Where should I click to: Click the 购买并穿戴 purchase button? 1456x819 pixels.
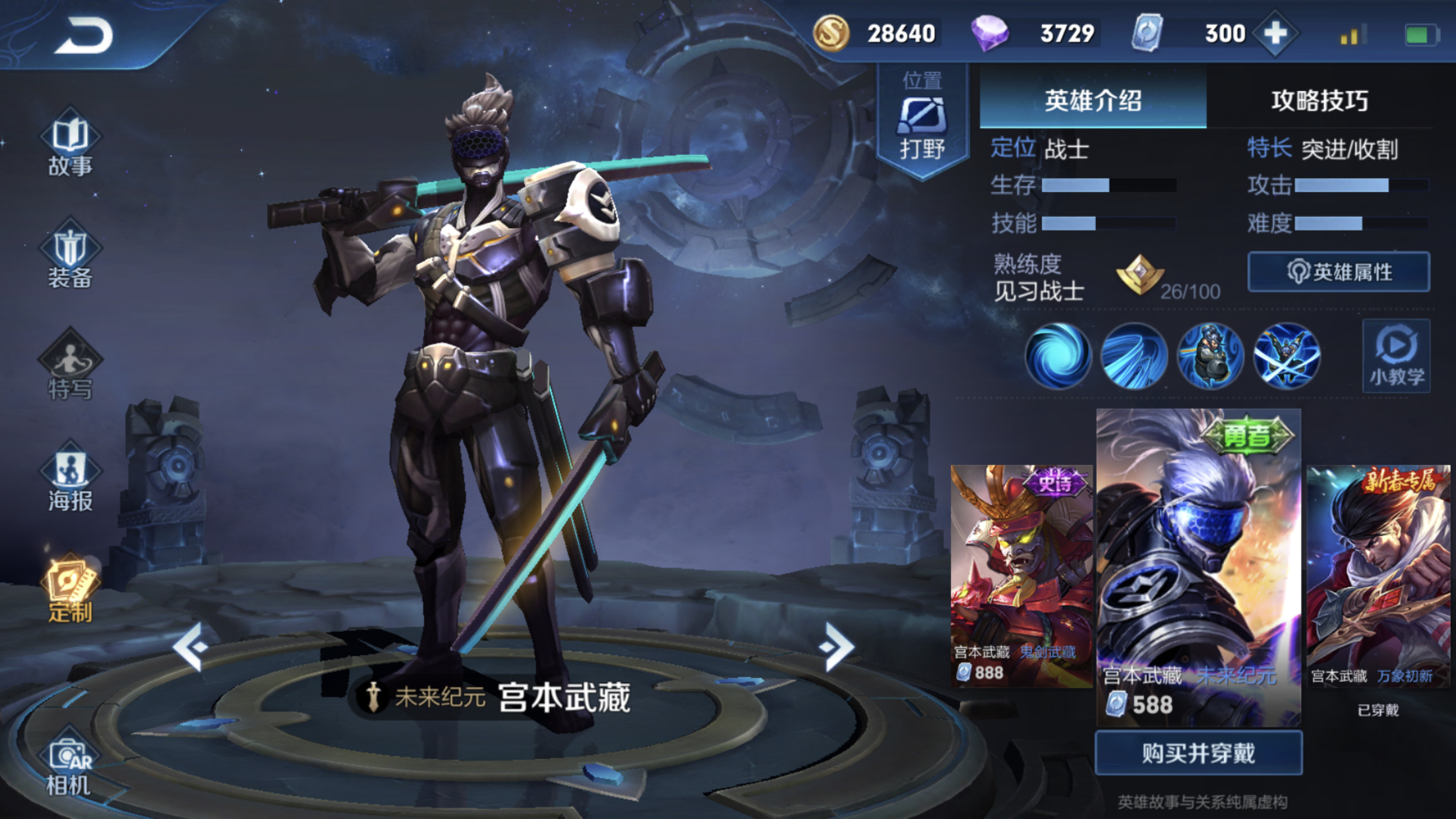click(x=1198, y=752)
